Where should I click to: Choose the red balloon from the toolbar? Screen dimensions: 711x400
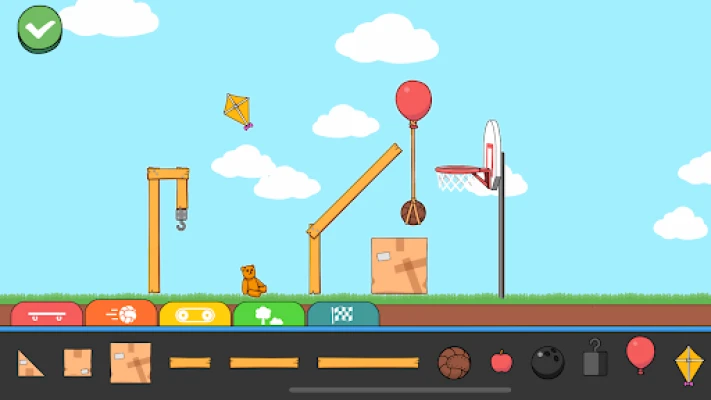[640, 355]
